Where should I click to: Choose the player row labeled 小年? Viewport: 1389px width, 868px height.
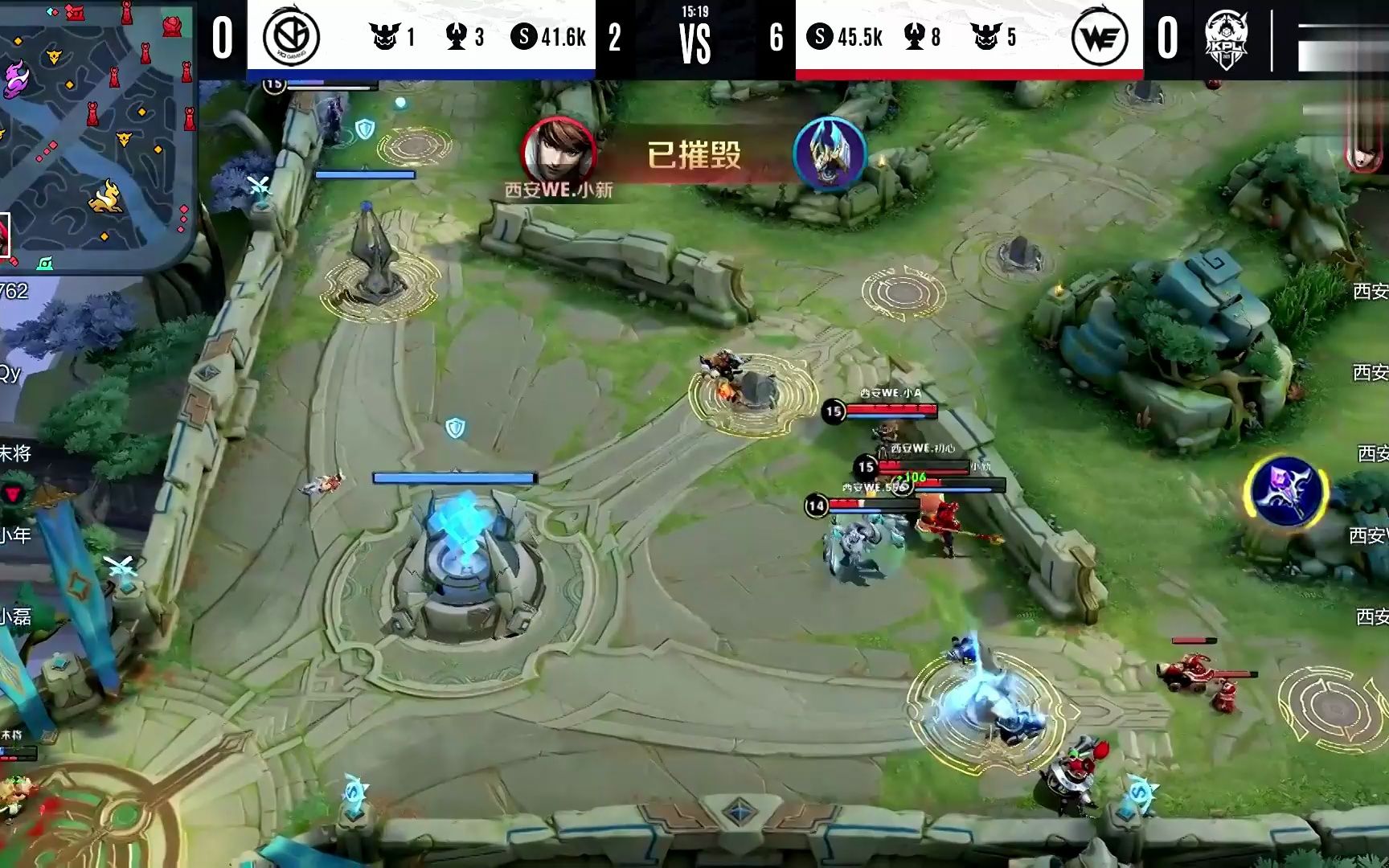[x=16, y=535]
